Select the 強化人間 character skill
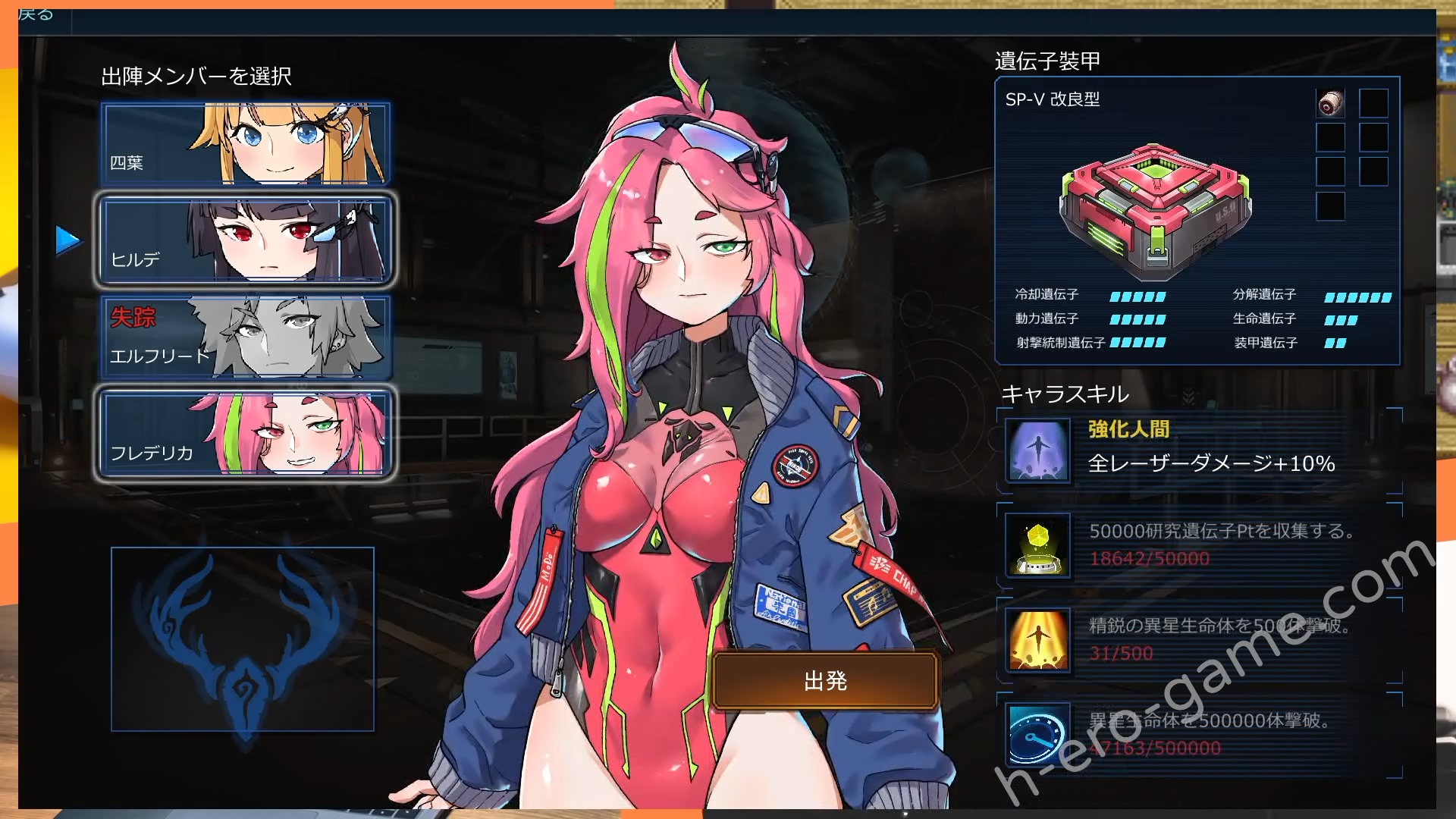This screenshot has height=819, width=1456. pos(1037,450)
